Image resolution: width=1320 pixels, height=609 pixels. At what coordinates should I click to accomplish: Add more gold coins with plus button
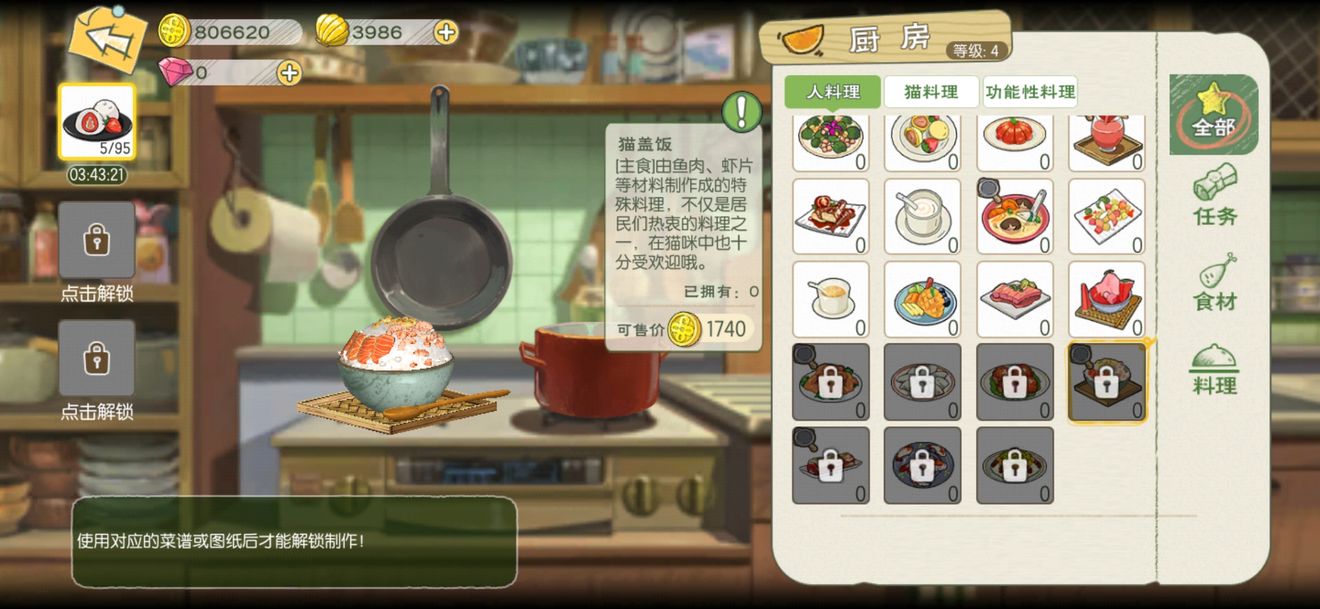click(x=446, y=32)
